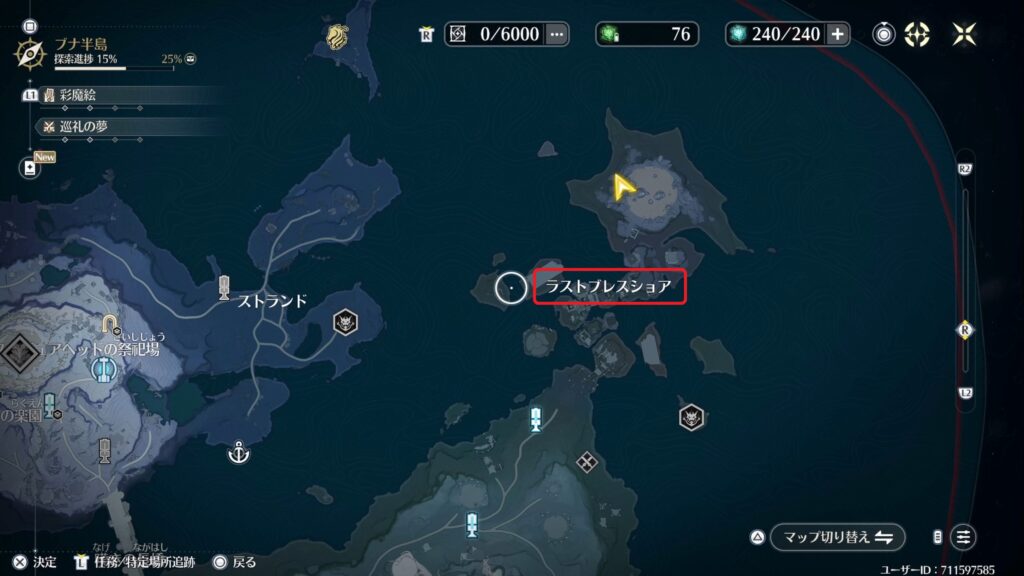Open the exploration progress compass icon
The width and height of the screenshot is (1024, 576).
click(x=32, y=52)
